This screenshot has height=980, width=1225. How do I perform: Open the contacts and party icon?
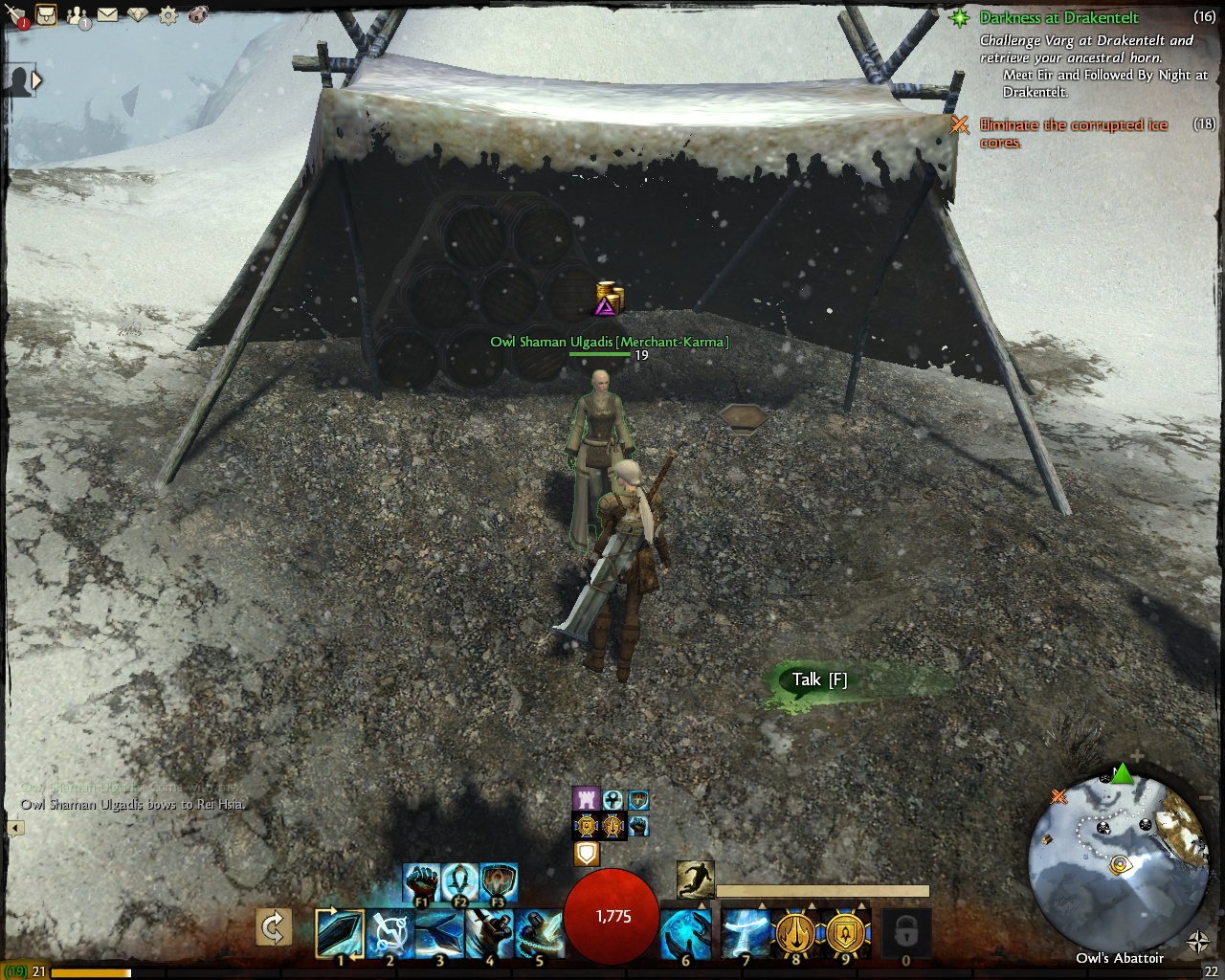[x=77, y=15]
